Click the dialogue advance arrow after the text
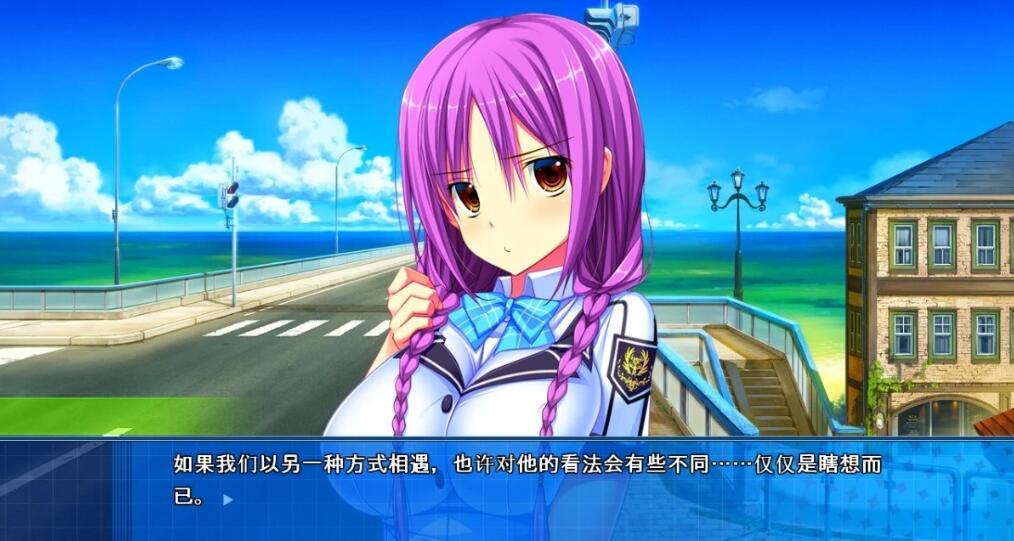Image resolution: width=1014 pixels, height=541 pixels. pyautogui.click(x=228, y=498)
